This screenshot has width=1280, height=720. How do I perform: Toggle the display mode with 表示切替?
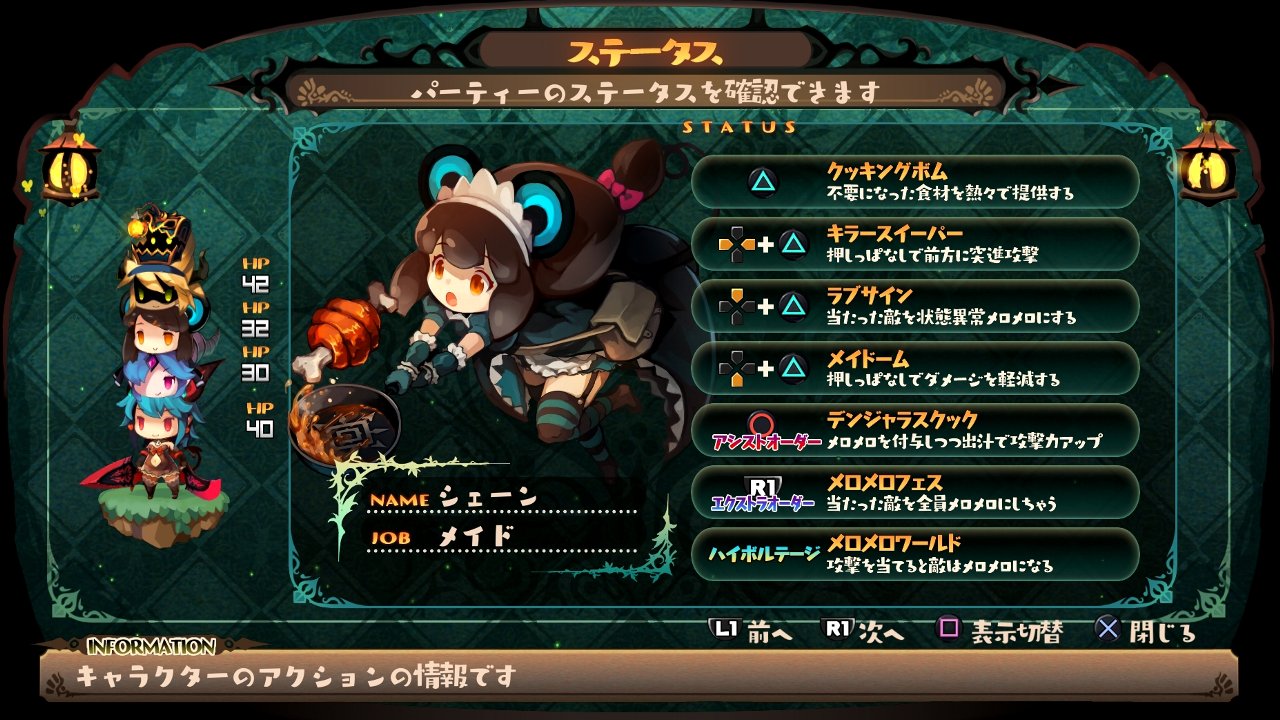[1018, 629]
